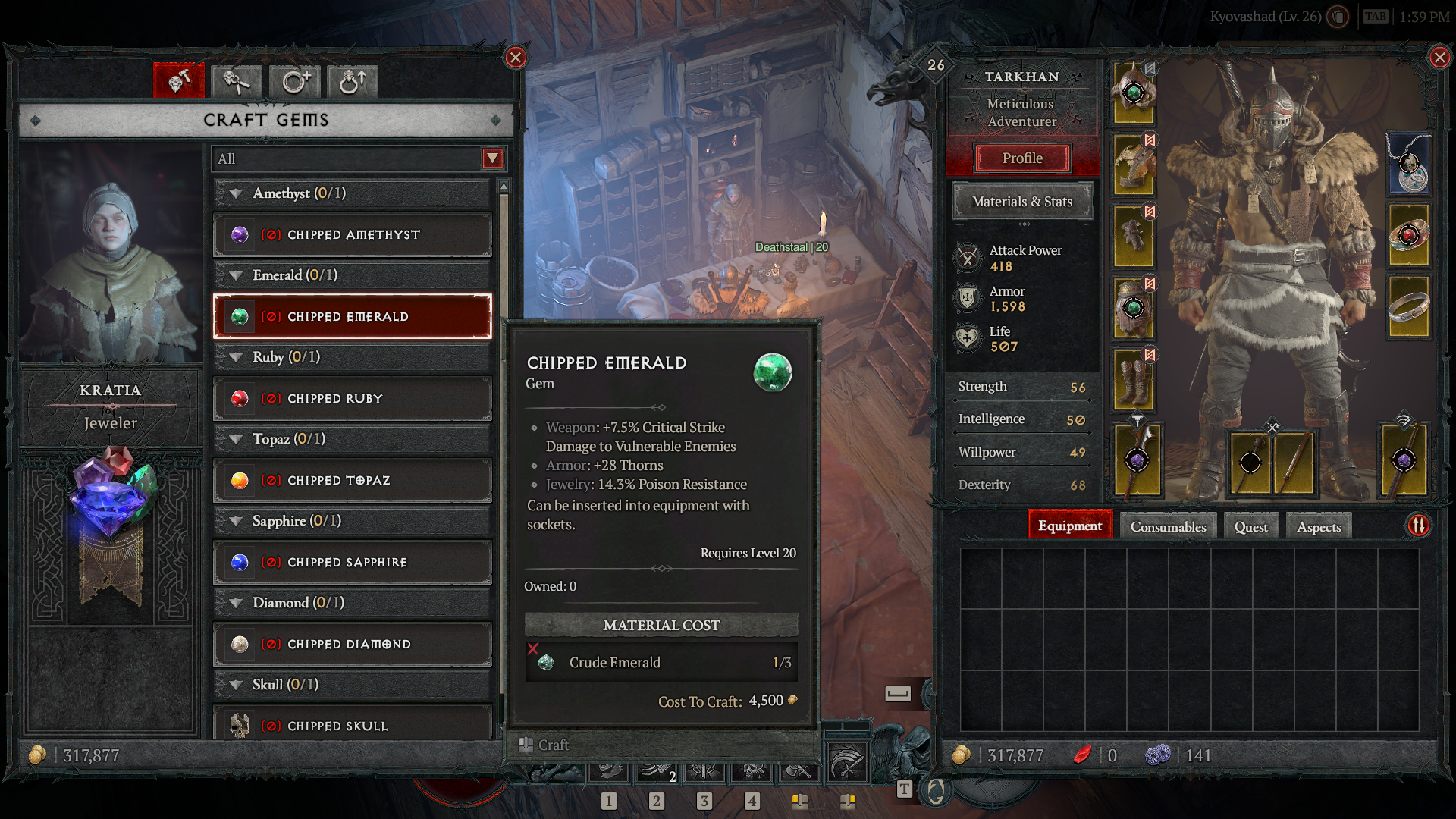Click the red material count icon near gold total
The width and height of the screenshot is (1456, 819).
pyautogui.click(x=1084, y=755)
